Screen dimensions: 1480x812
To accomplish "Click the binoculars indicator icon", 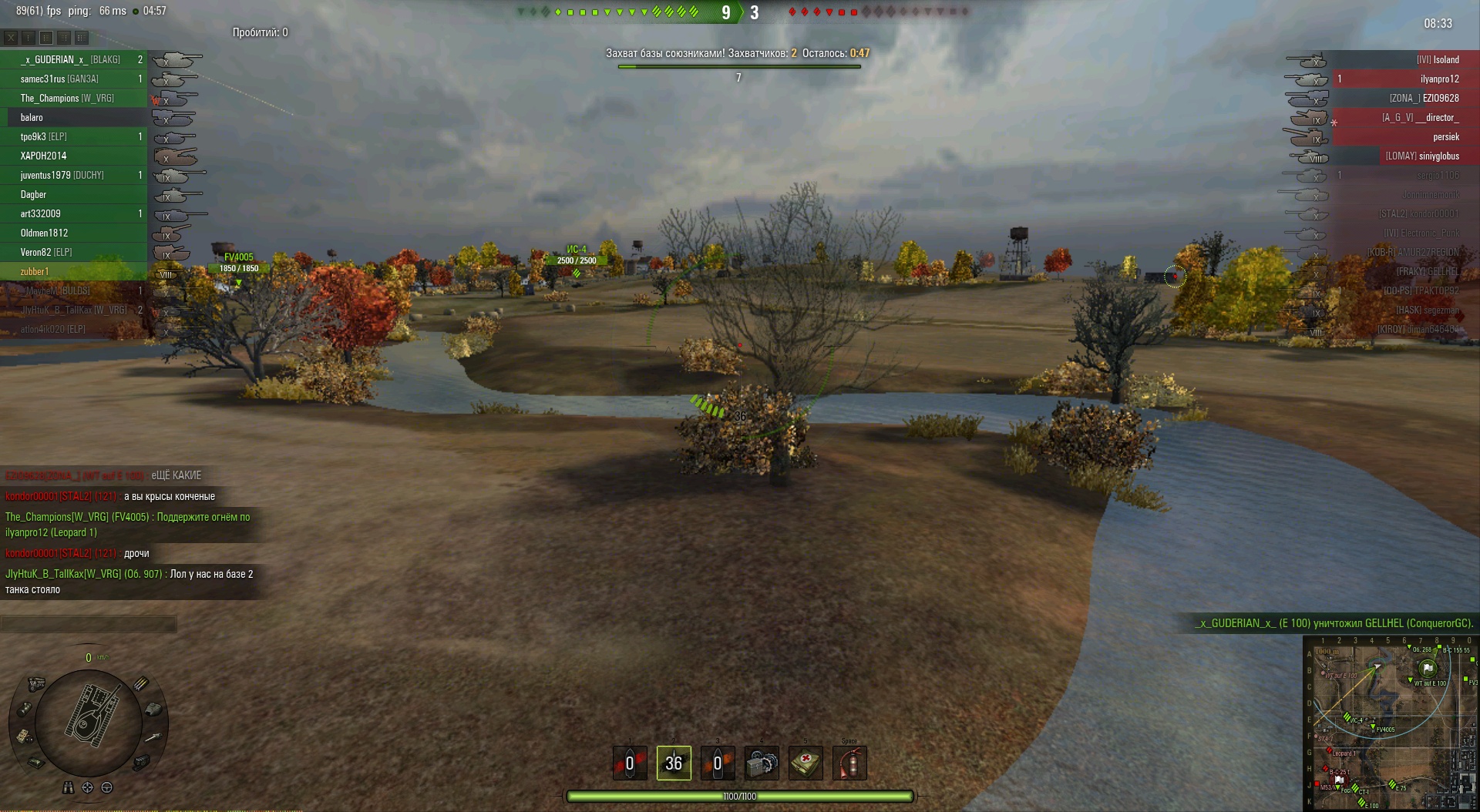I will tap(69, 787).
